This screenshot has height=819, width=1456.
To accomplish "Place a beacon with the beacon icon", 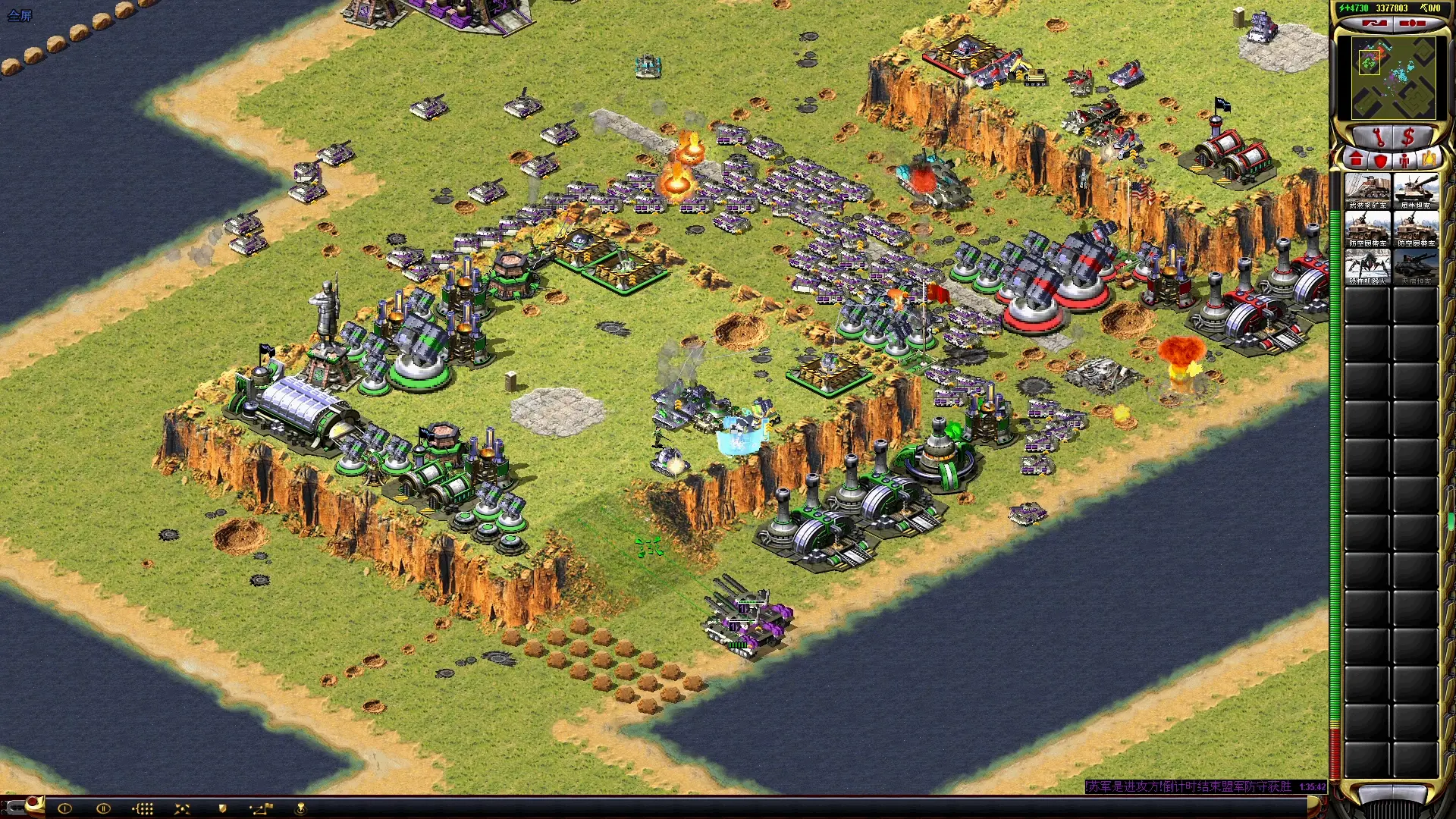I will pos(300,808).
